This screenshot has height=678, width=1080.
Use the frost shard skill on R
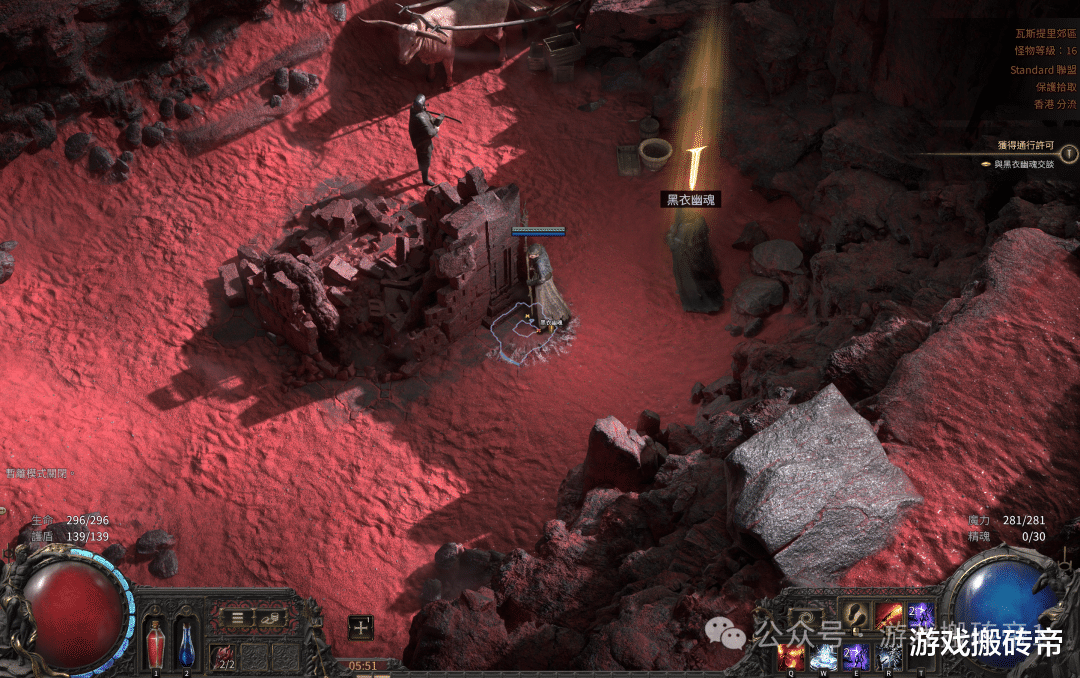coord(888,656)
